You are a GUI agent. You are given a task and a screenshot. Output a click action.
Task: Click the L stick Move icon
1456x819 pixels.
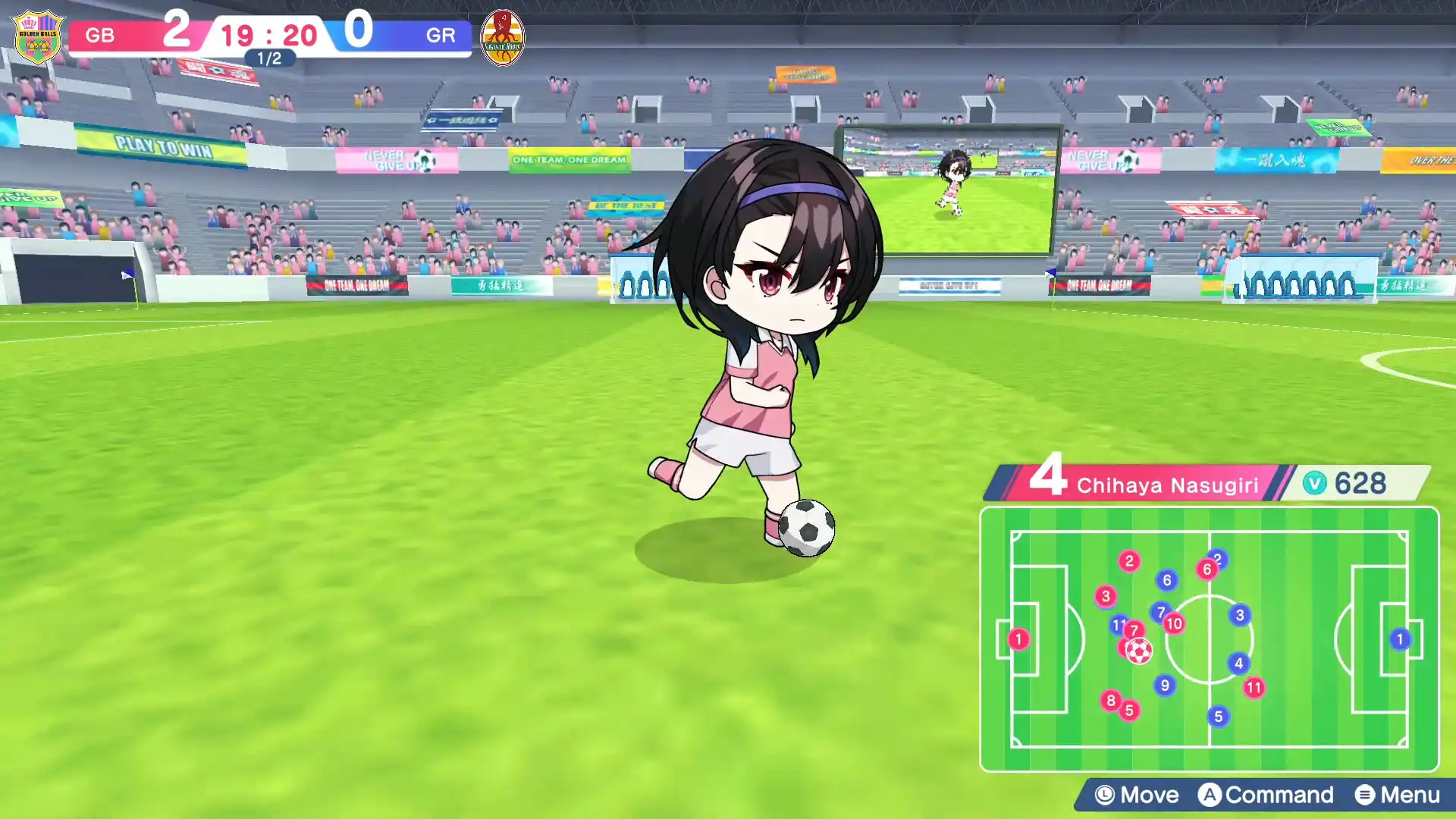1104,795
